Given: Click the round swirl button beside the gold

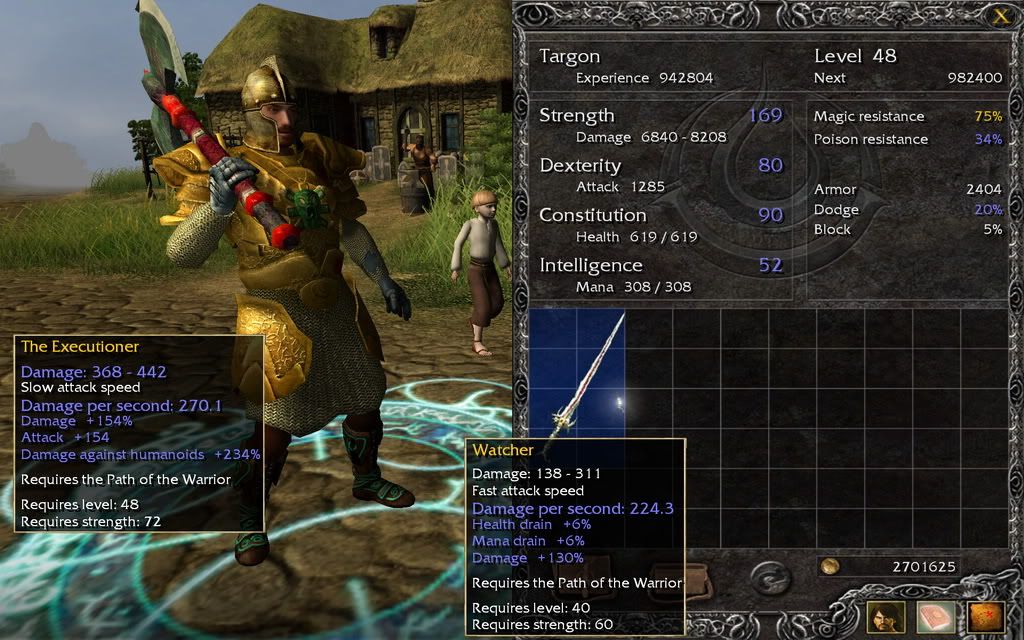Looking at the screenshot, I should coord(769,577).
